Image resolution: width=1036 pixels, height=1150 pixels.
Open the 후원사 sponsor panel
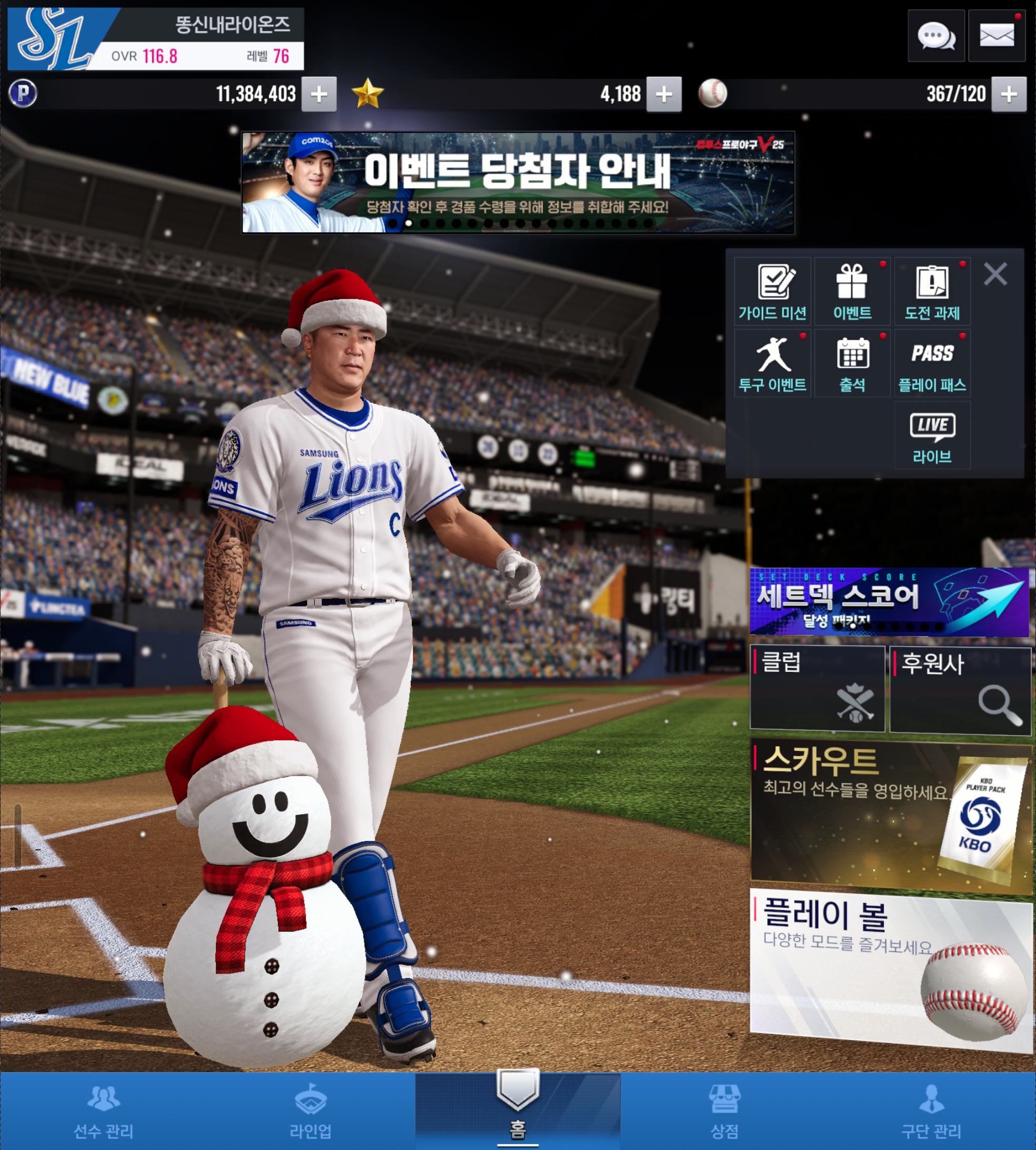point(960,689)
